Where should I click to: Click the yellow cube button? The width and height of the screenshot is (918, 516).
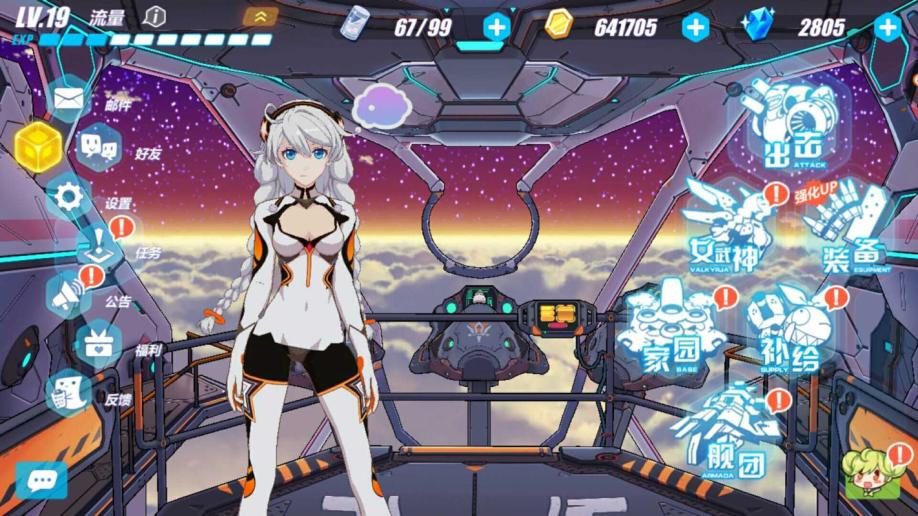(37, 146)
